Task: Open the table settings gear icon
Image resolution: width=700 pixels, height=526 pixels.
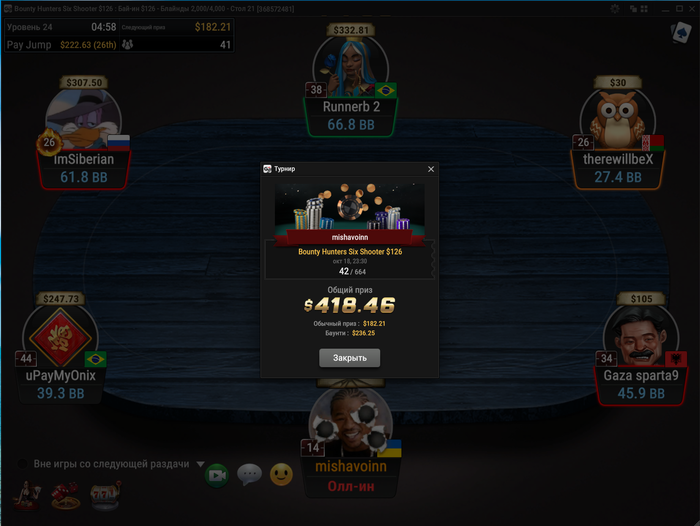Action: [x=616, y=7]
